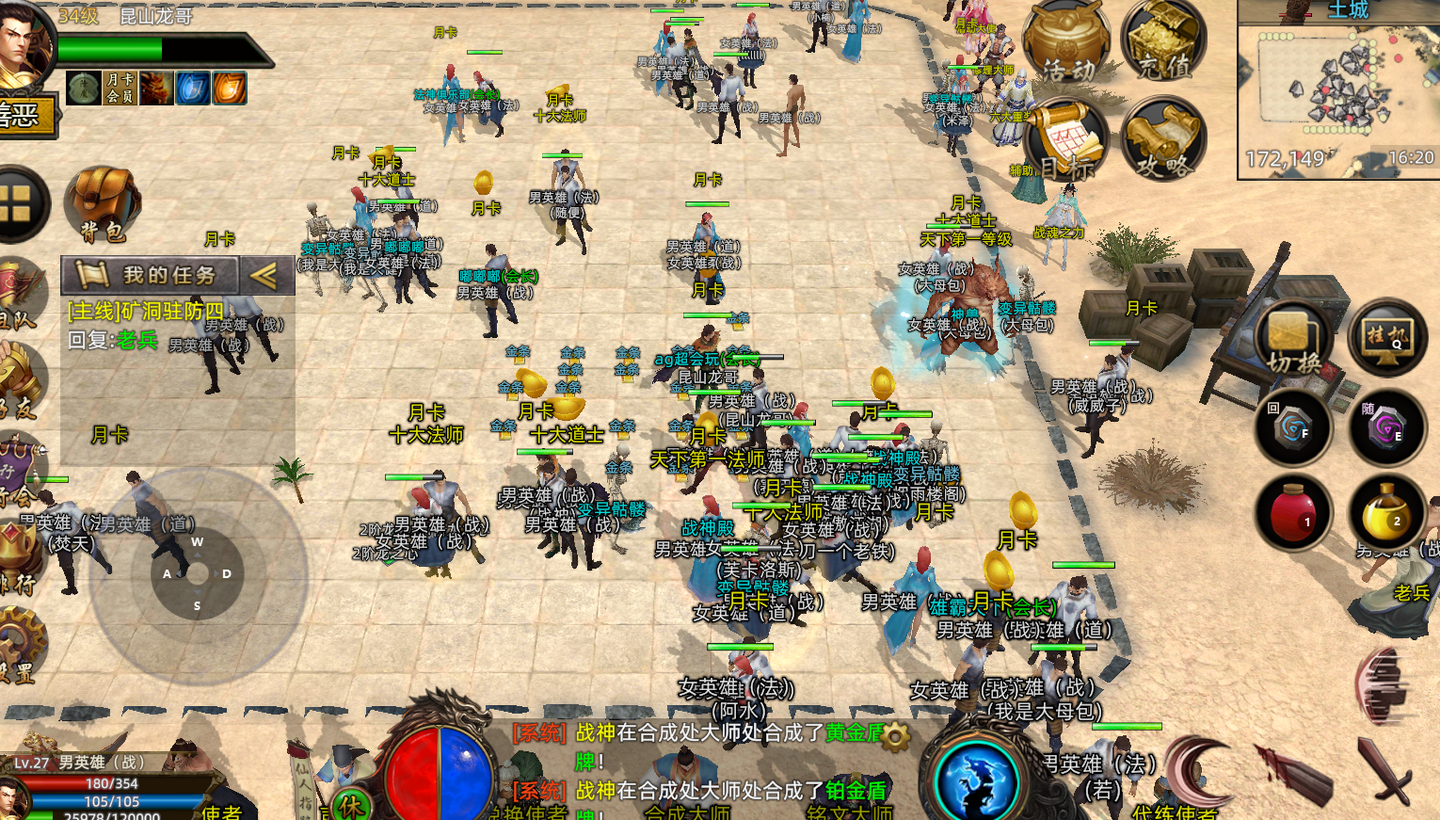
Task: Activate the purple 随 random teleport skill
Action: pyautogui.click(x=1387, y=428)
